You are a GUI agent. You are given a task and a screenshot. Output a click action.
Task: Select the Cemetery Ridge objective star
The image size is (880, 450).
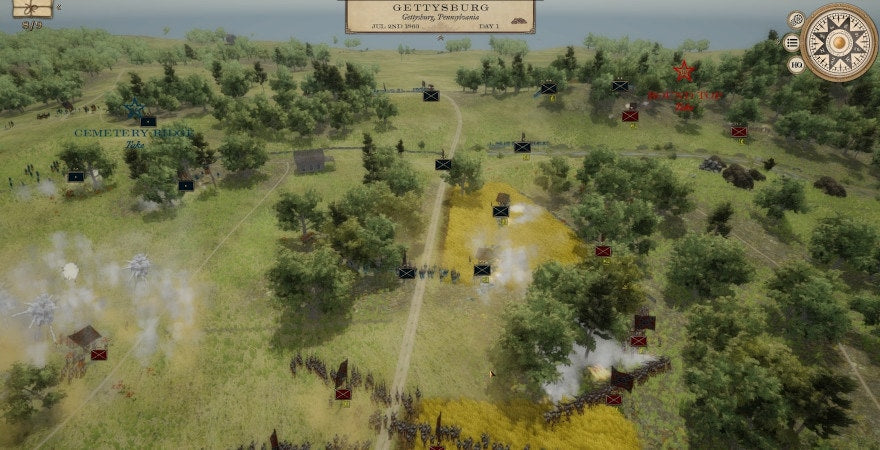click(x=134, y=109)
